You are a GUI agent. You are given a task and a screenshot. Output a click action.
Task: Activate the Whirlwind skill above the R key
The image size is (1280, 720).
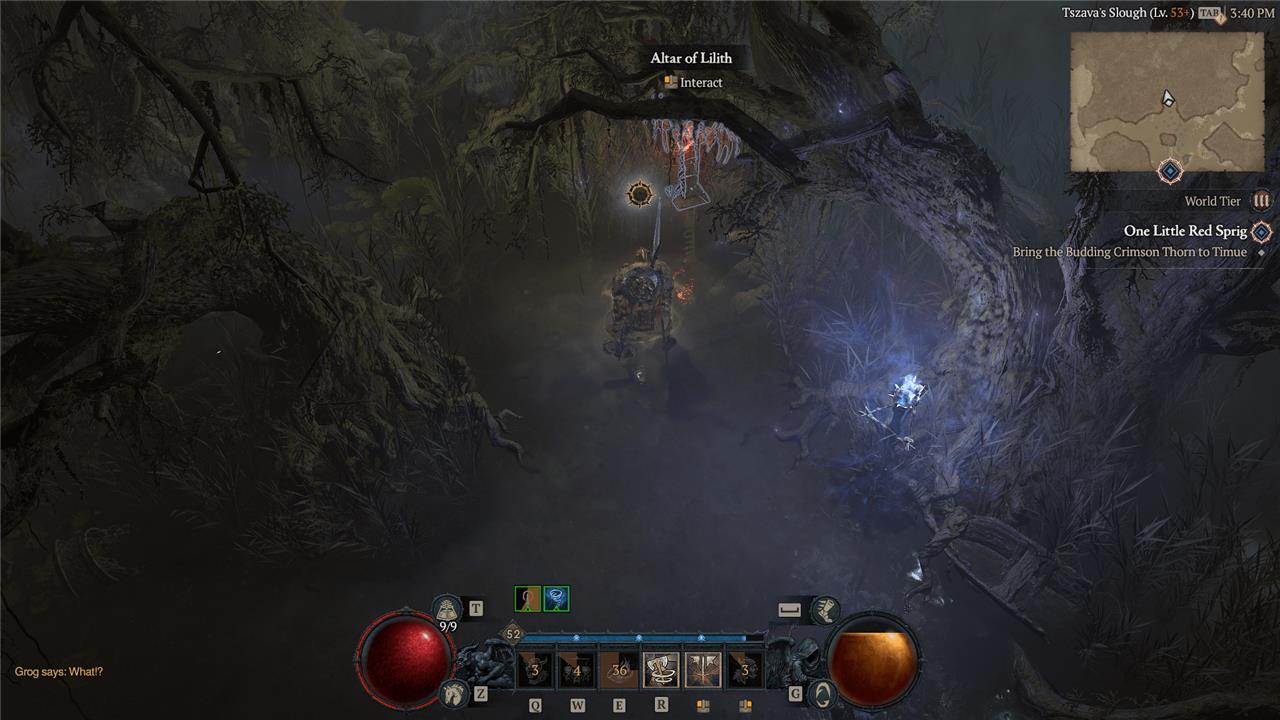point(661,670)
